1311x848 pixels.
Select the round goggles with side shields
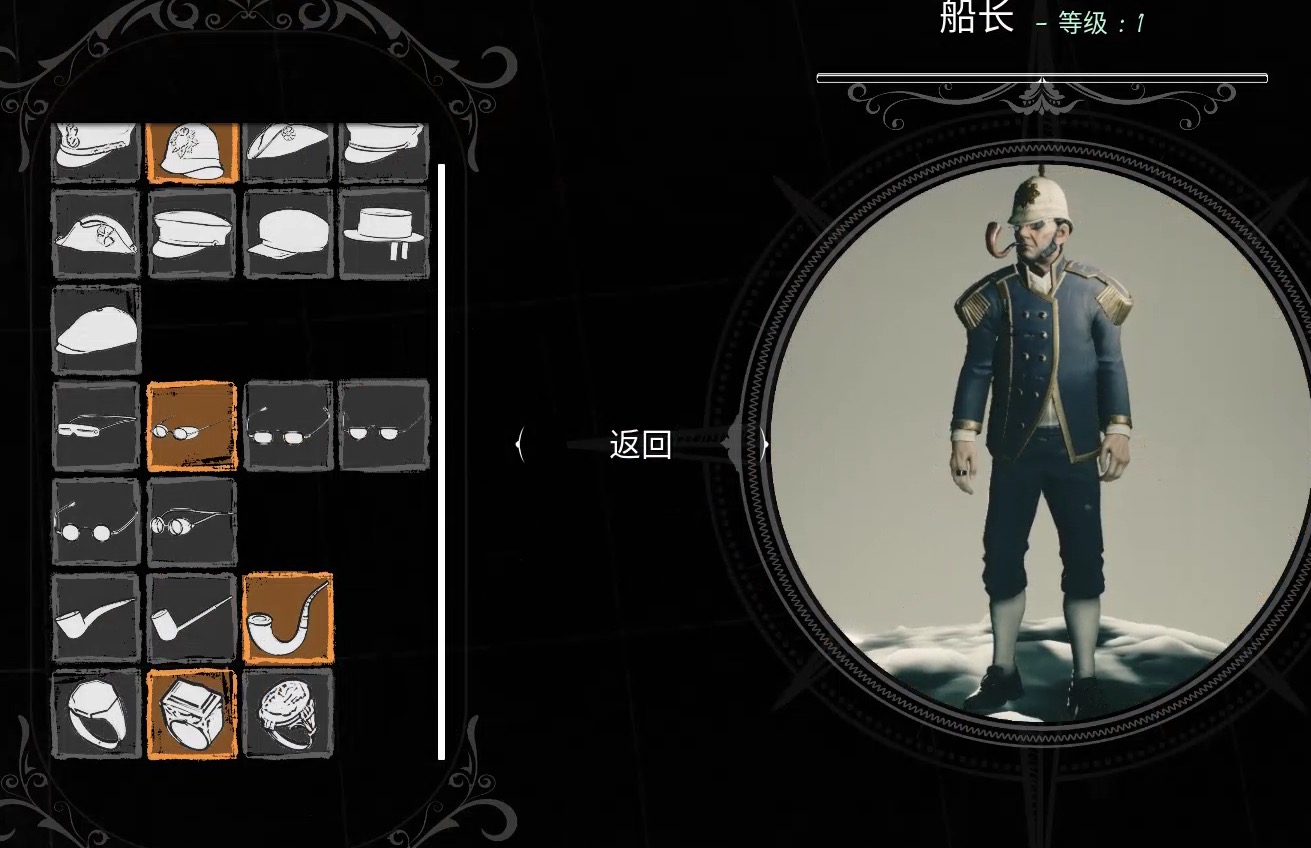click(x=192, y=522)
